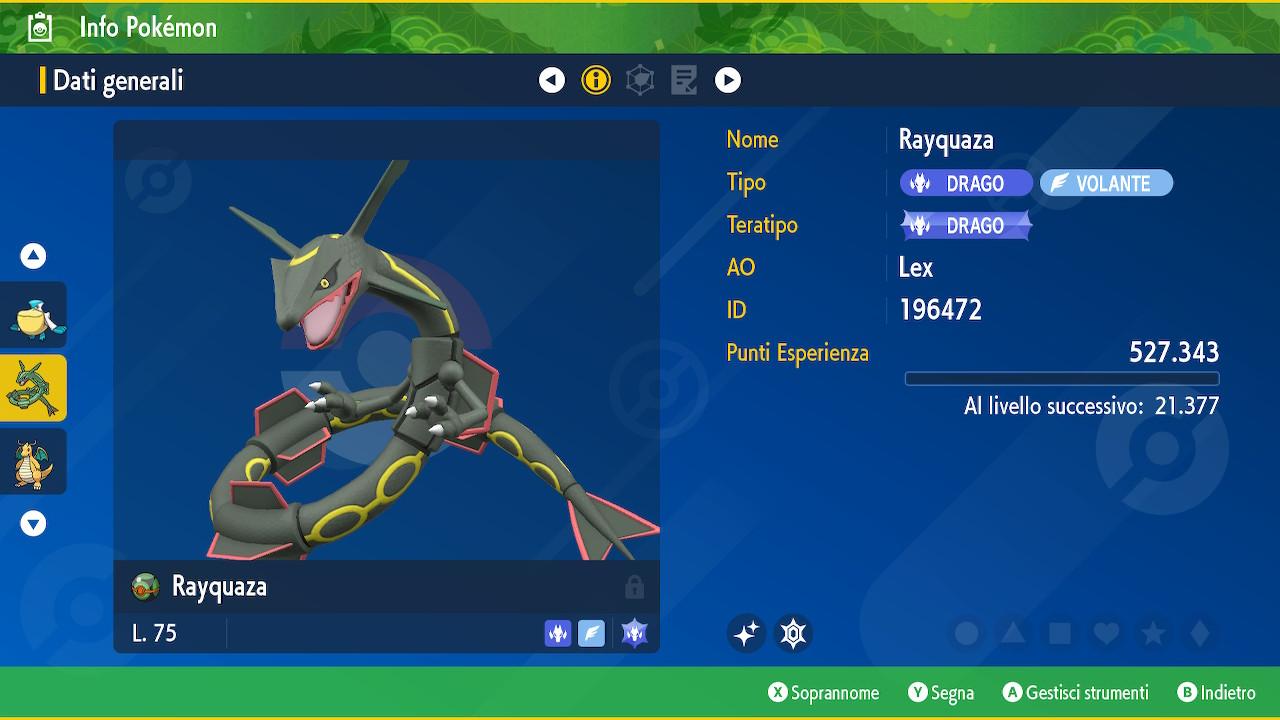Open Soprannome nickname option
The width and height of the screenshot is (1280, 720).
click(x=824, y=693)
